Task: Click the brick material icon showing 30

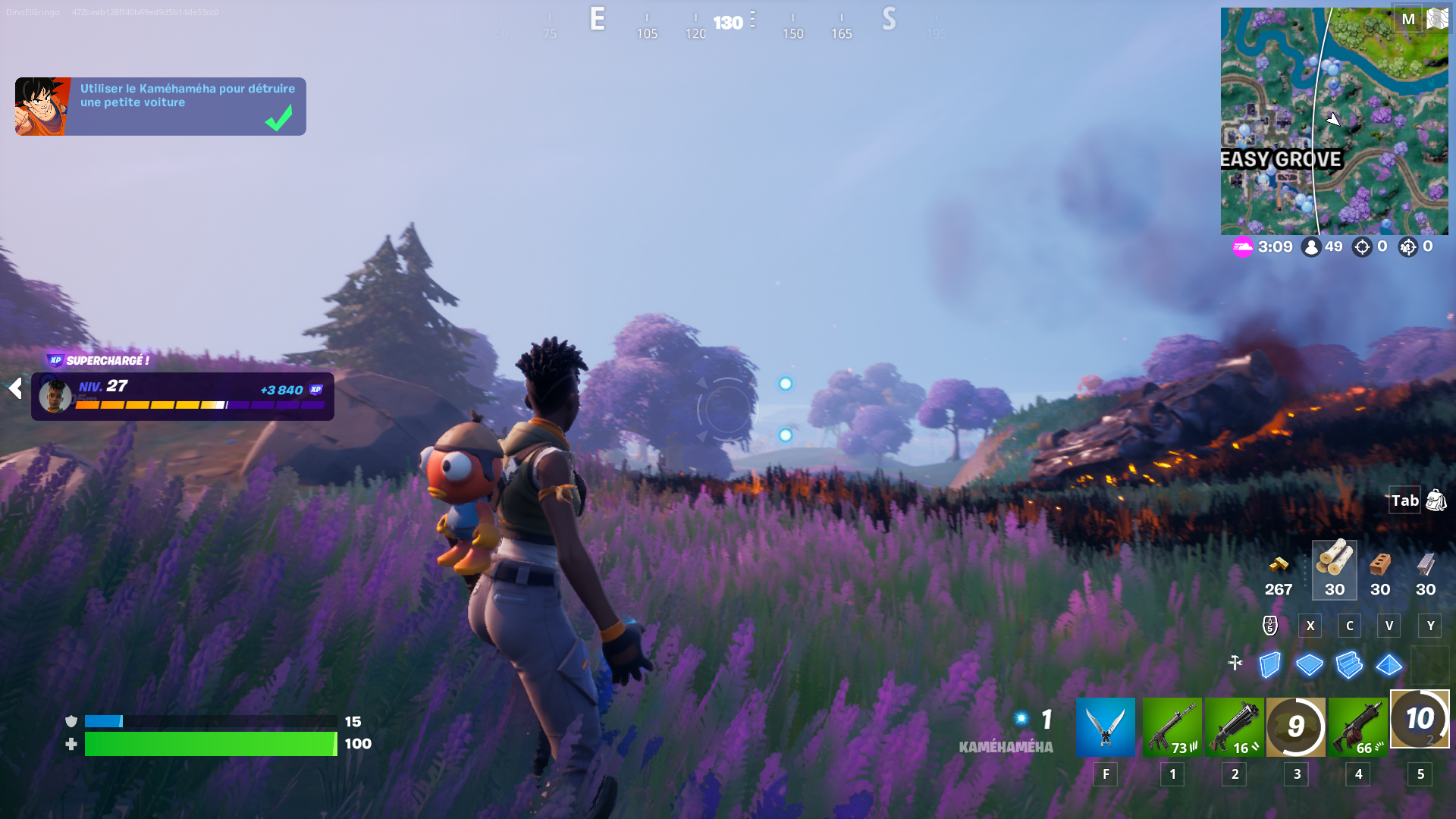Action: [1379, 567]
